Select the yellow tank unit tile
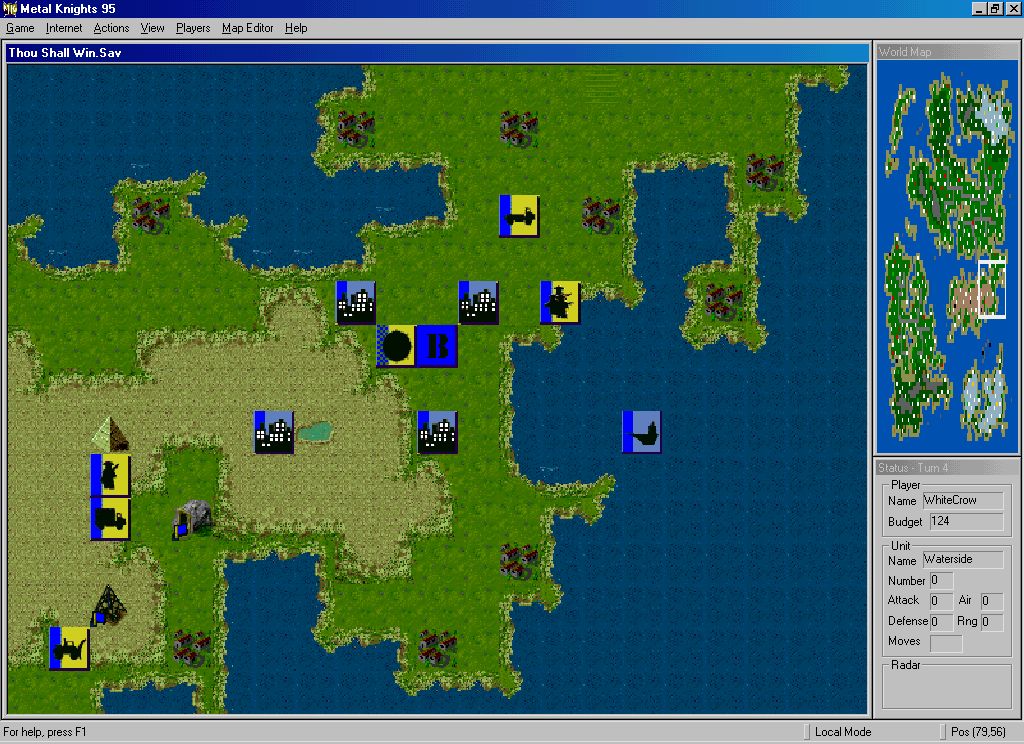The image size is (1024, 744). coord(519,216)
